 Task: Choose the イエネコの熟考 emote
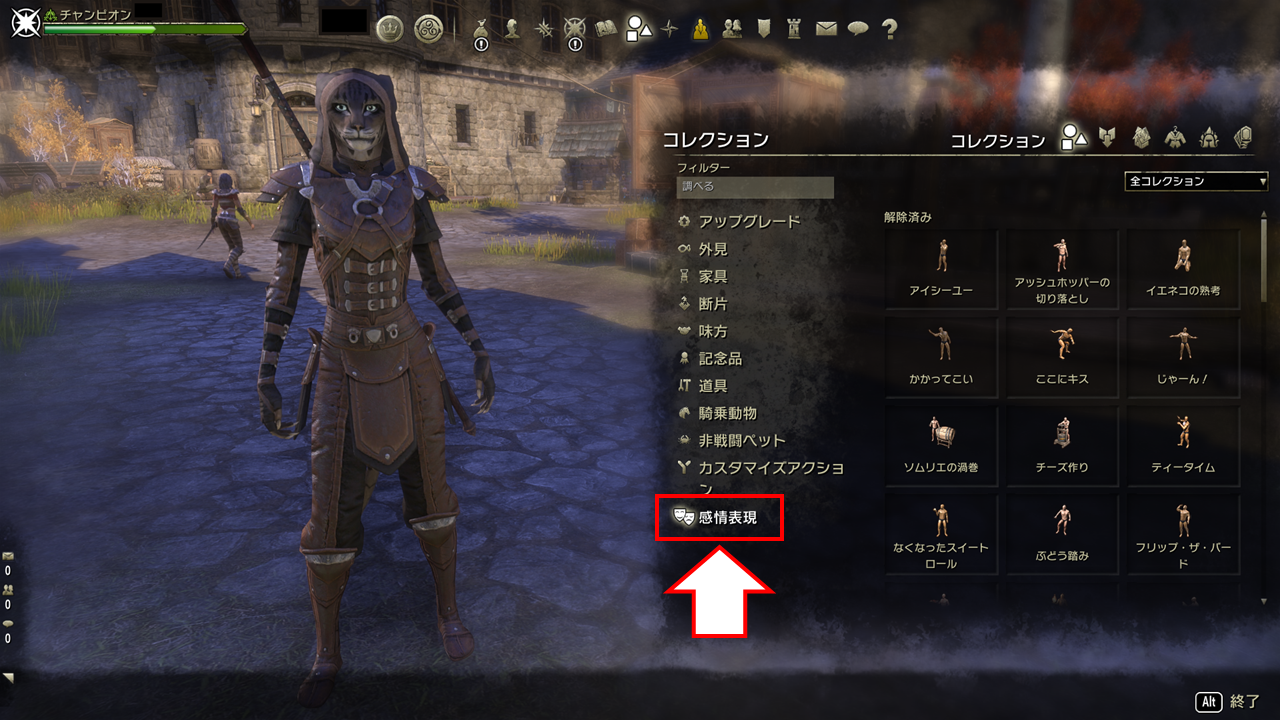(x=1183, y=270)
